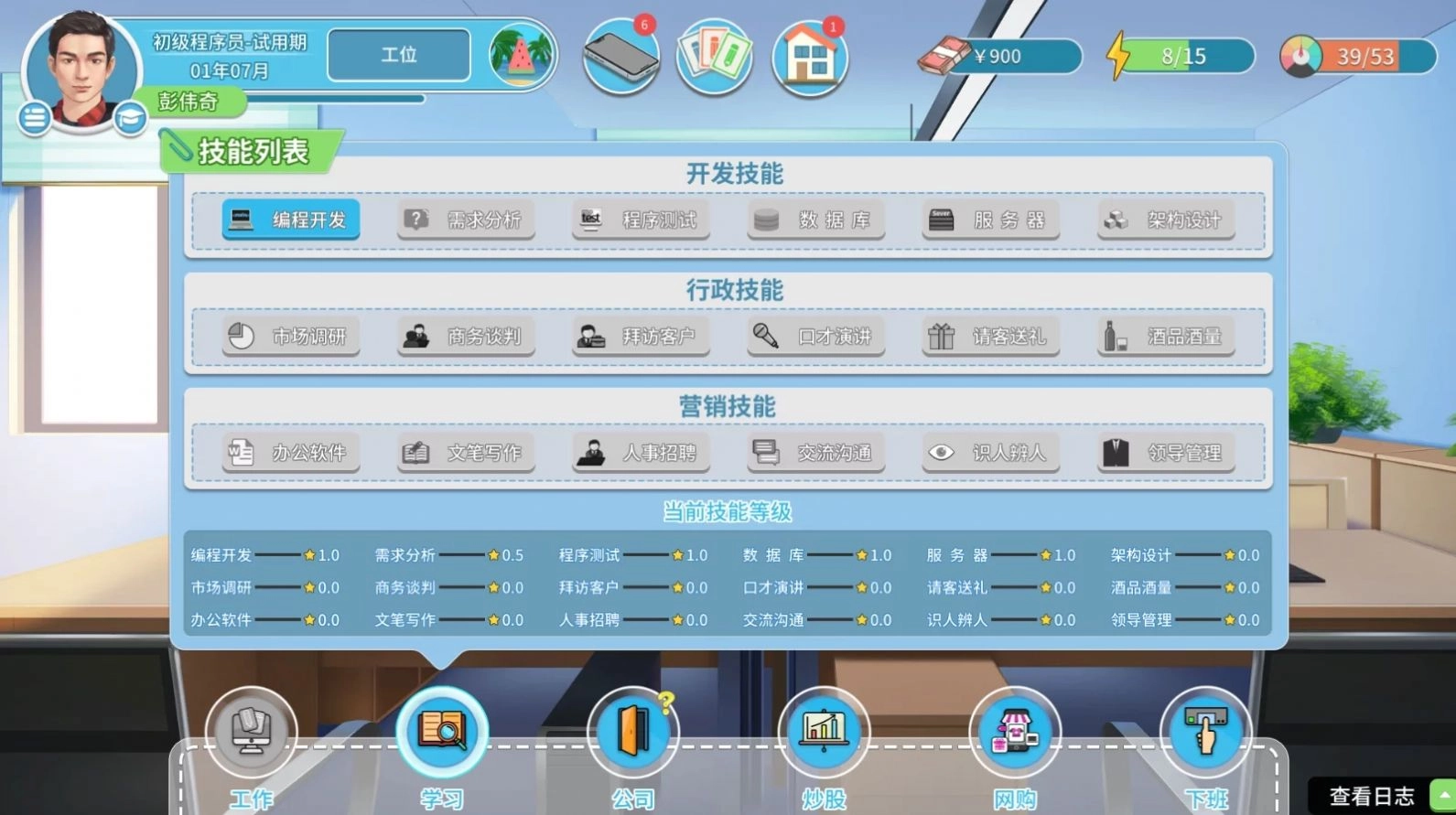The image size is (1456, 815).
Task: Click the house icon with red badge
Action: (x=809, y=57)
